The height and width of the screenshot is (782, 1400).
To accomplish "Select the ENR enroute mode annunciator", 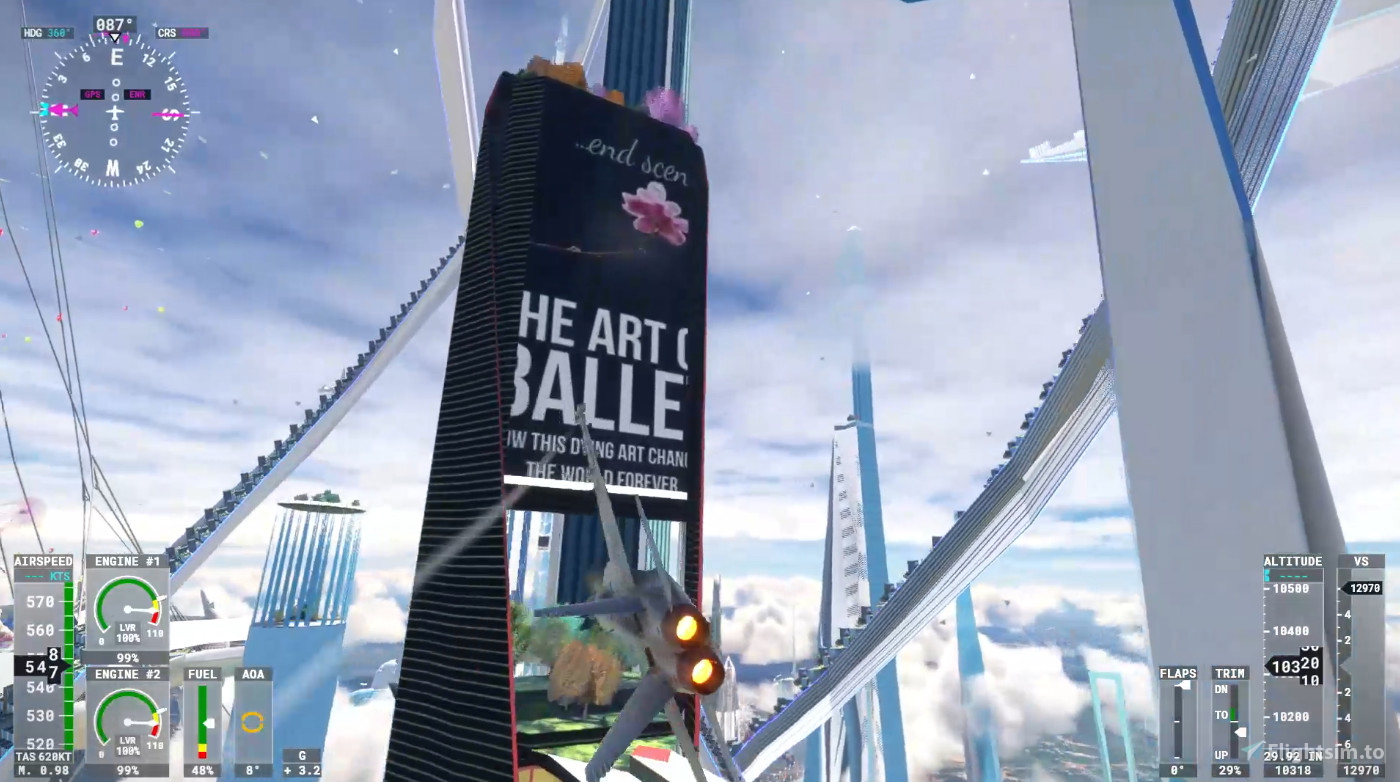I will 137,94.
